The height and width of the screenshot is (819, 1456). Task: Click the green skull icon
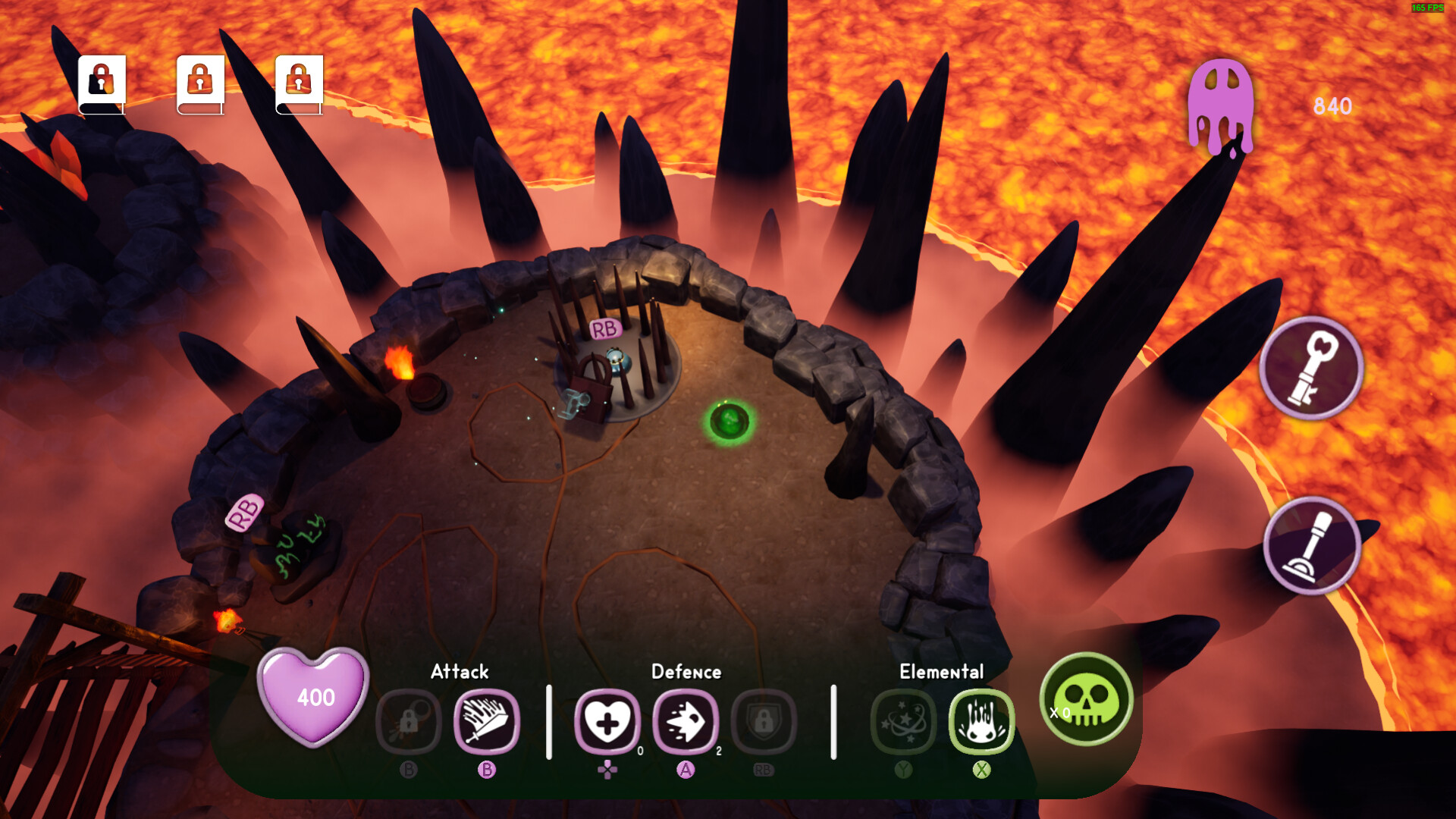(x=1087, y=699)
